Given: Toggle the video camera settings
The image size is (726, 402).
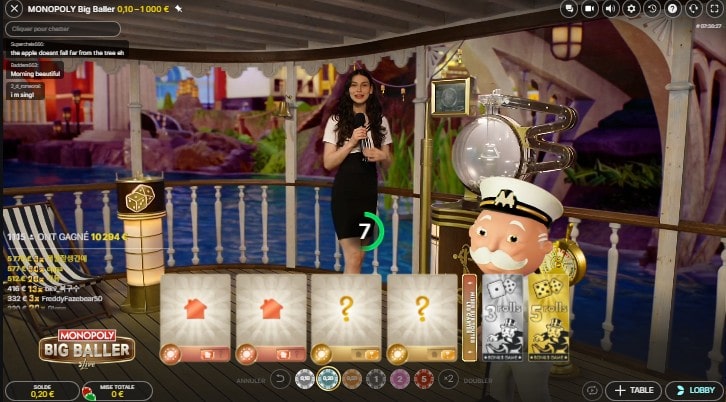Looking at the screenshot, I should [x=590, y=8].
